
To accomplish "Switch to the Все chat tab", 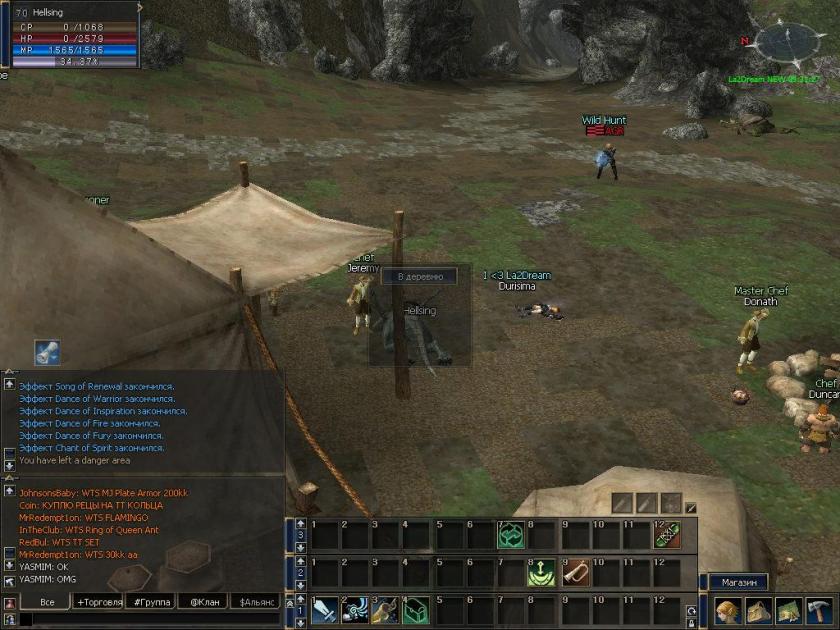I will point(46,602).
